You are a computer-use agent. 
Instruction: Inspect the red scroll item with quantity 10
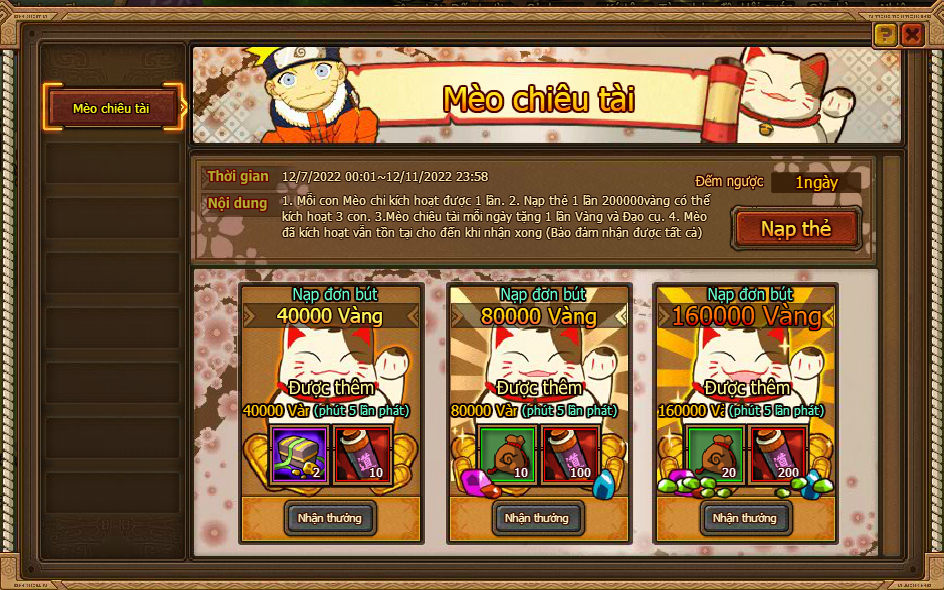pyautogui.click(x=360, y=456)
